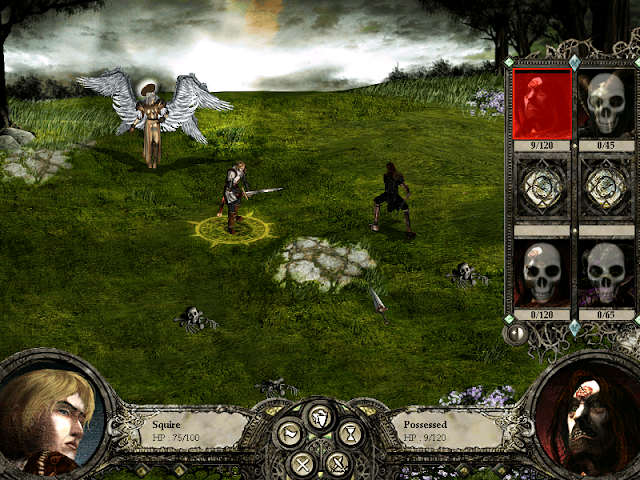Toggle the round button below the unit panel
Viewport: 640px width, 480px height.
point(516,334)
